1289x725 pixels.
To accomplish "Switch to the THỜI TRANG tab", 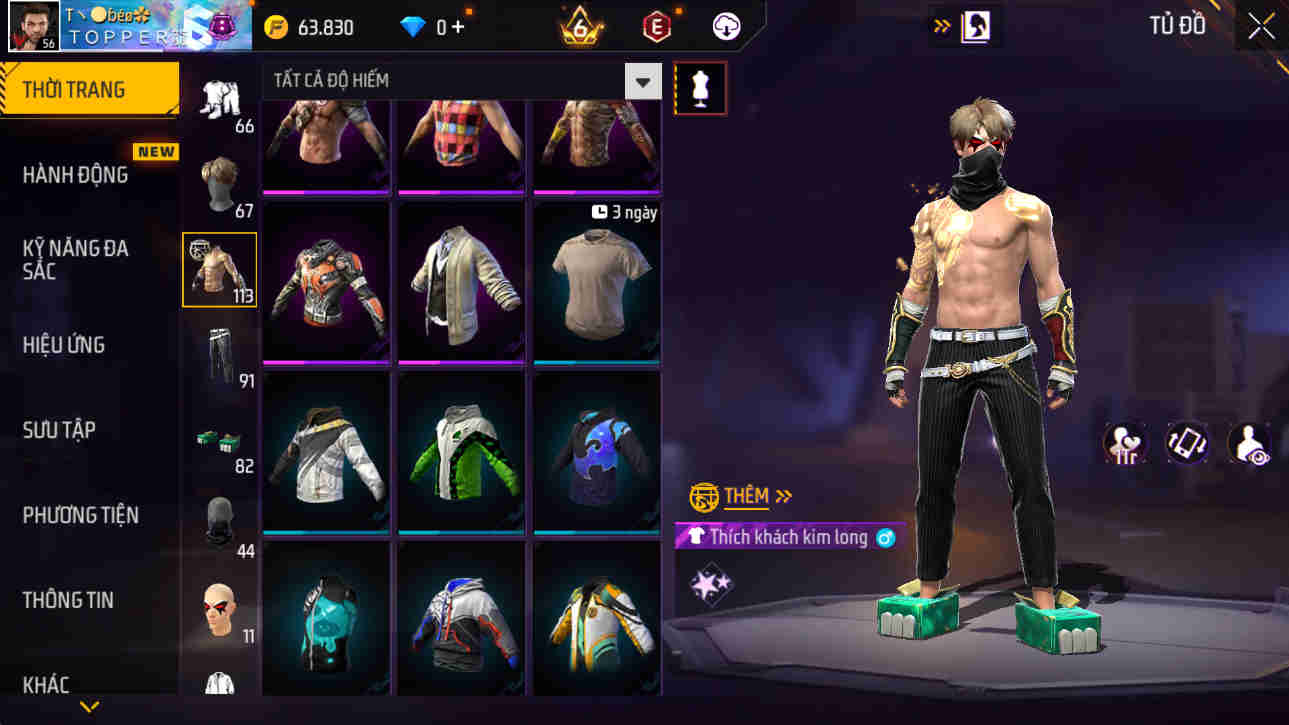I will tap(90, 89).
